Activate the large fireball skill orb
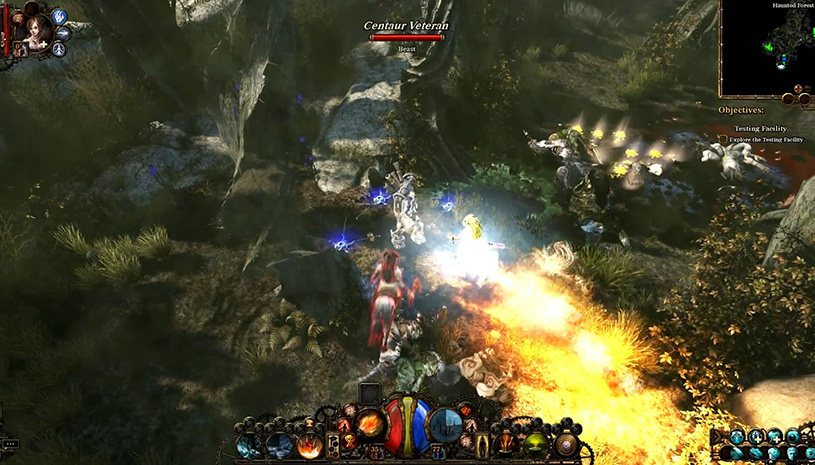The width and height of the screenshot is (815, 465). (x=371, y=423)
